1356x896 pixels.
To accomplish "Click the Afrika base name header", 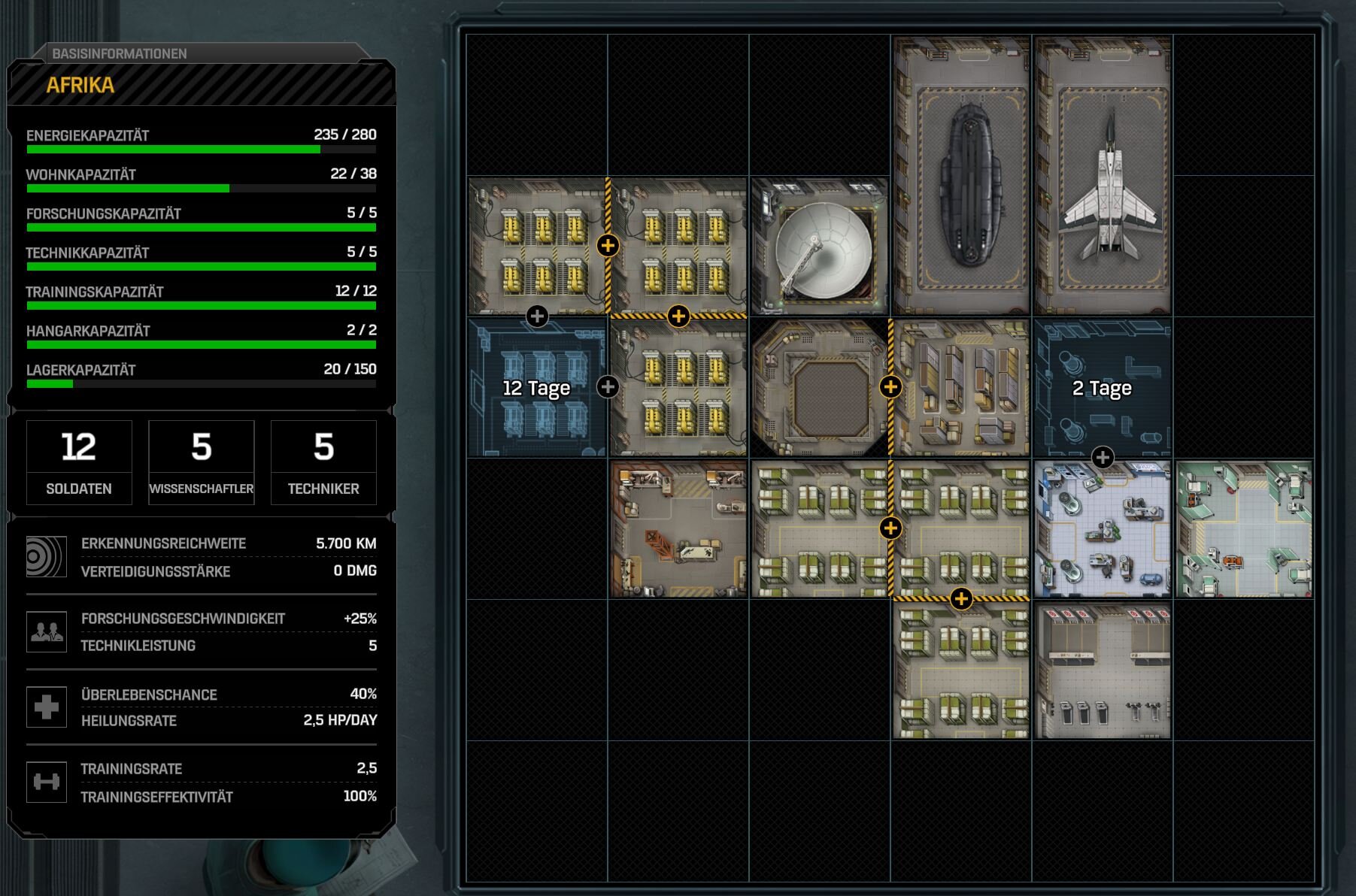I will 80,85.
